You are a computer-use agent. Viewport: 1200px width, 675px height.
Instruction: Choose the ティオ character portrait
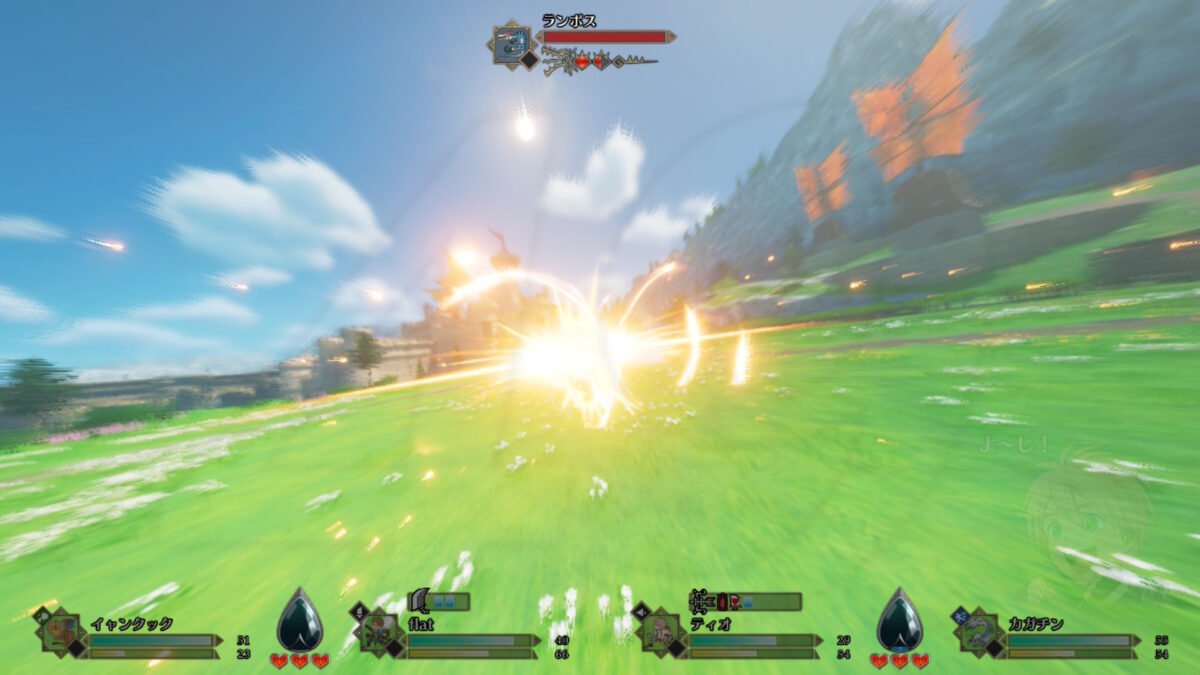(x=660, y=632)
